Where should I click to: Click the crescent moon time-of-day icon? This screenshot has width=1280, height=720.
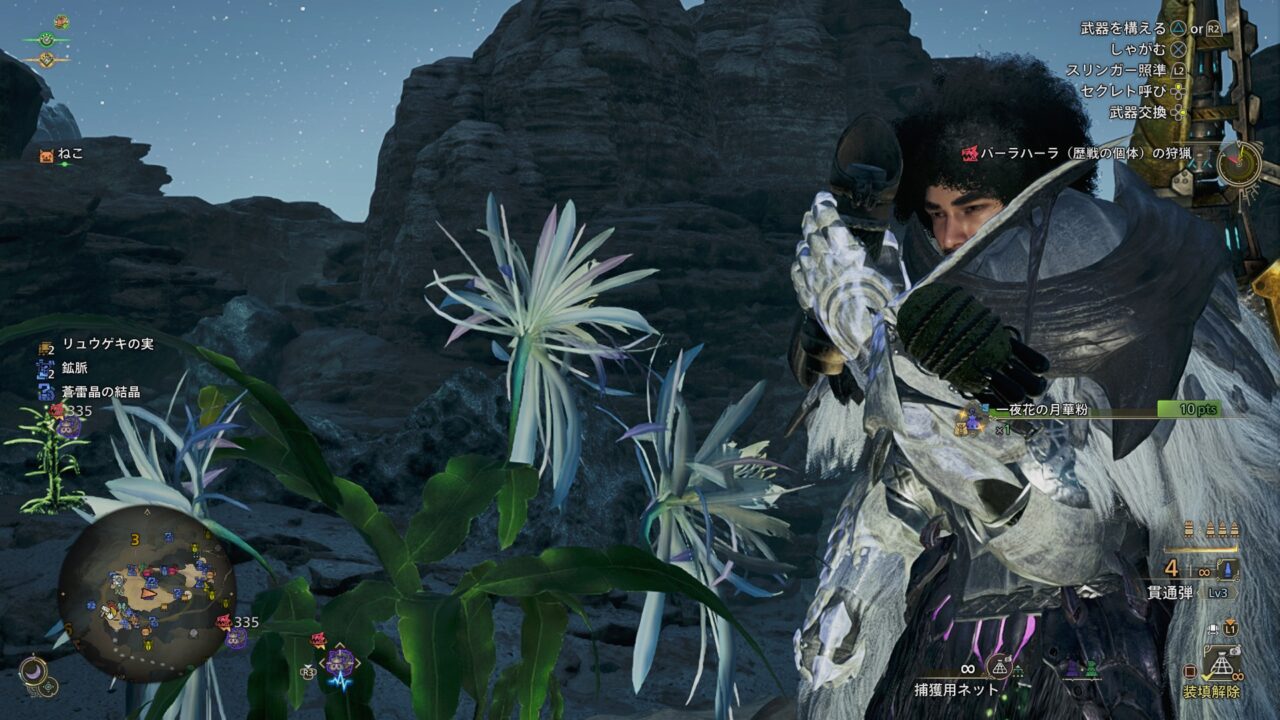tap(33, 672)
